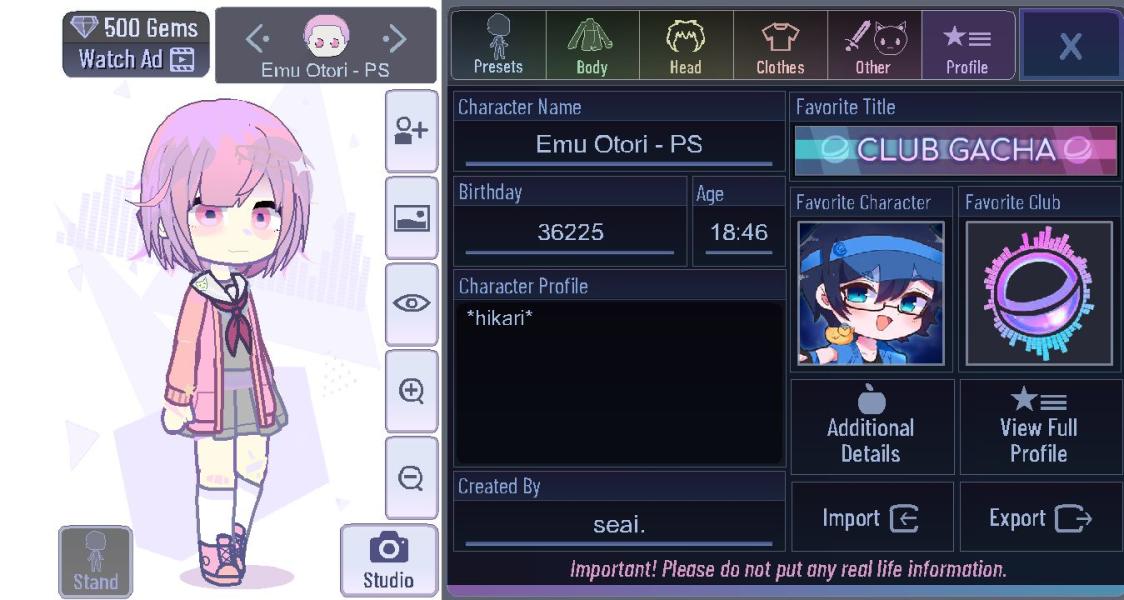The image size is (1124, 600).
Task: Choose the Club Gacha favorite title banner
Action: 955,150
